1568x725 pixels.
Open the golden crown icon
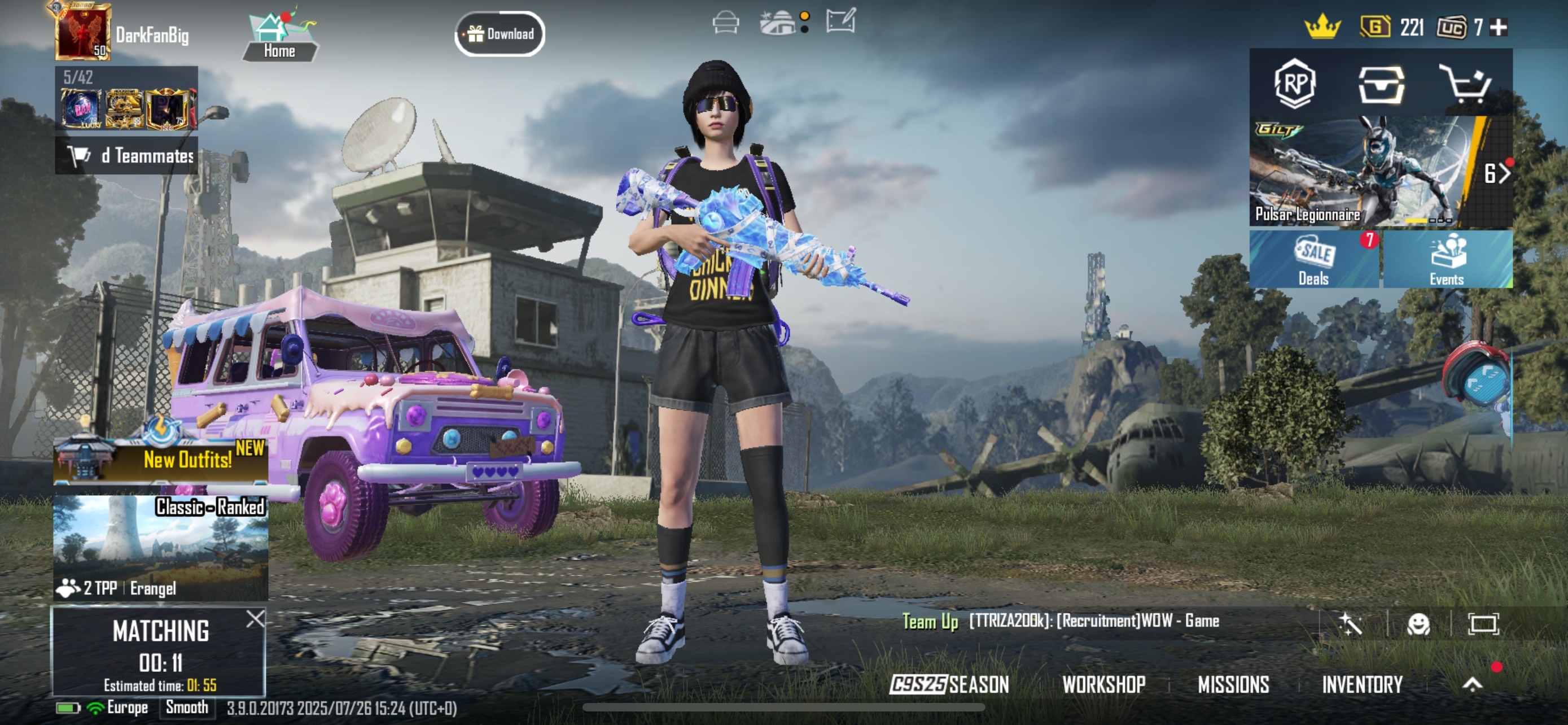(x=1322, y=28)
